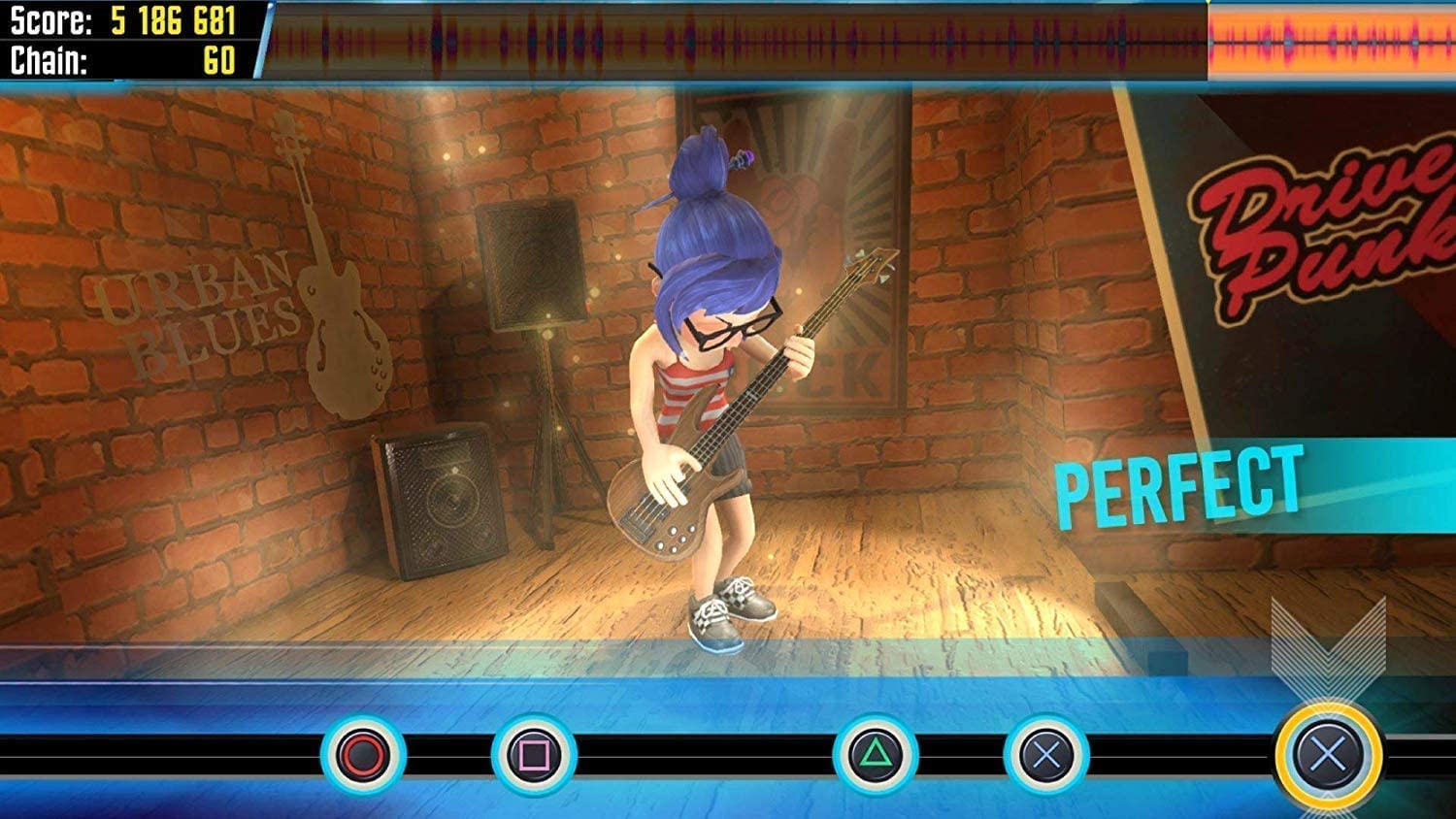Click the red circle note on the track
Screen dimensions: 1456x819
click(x=363, y=755)
